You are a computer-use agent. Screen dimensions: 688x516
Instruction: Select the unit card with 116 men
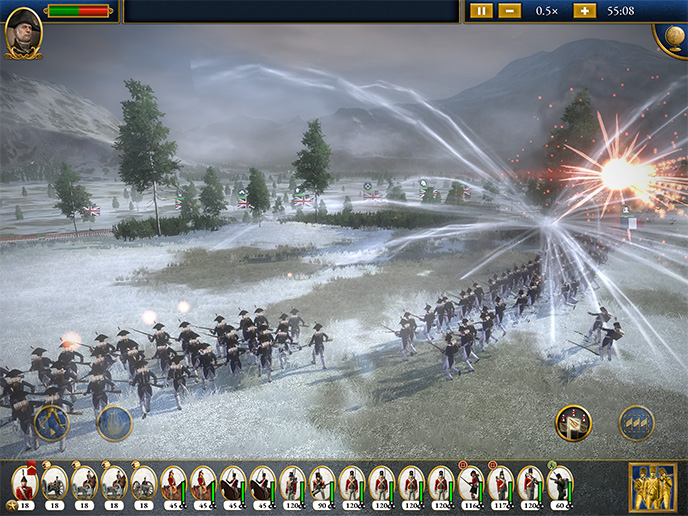(471, 484)
